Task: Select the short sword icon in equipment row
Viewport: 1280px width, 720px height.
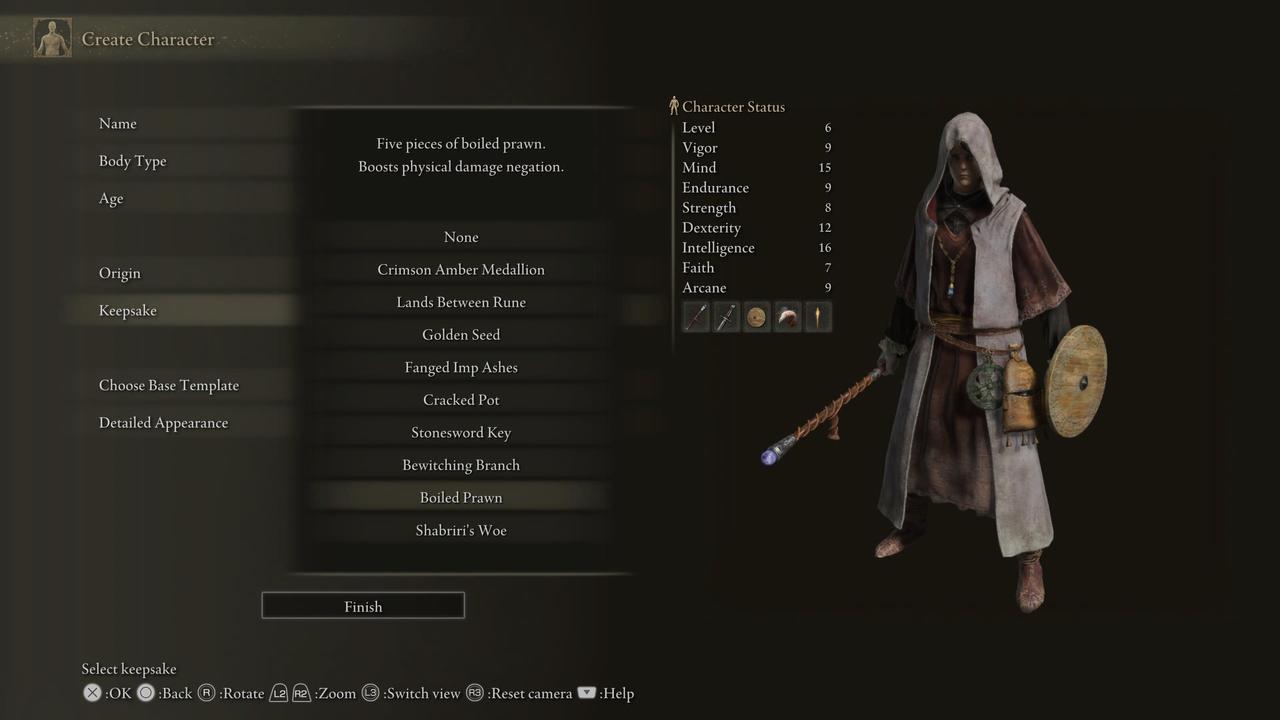Action: (x=726, y=316)
